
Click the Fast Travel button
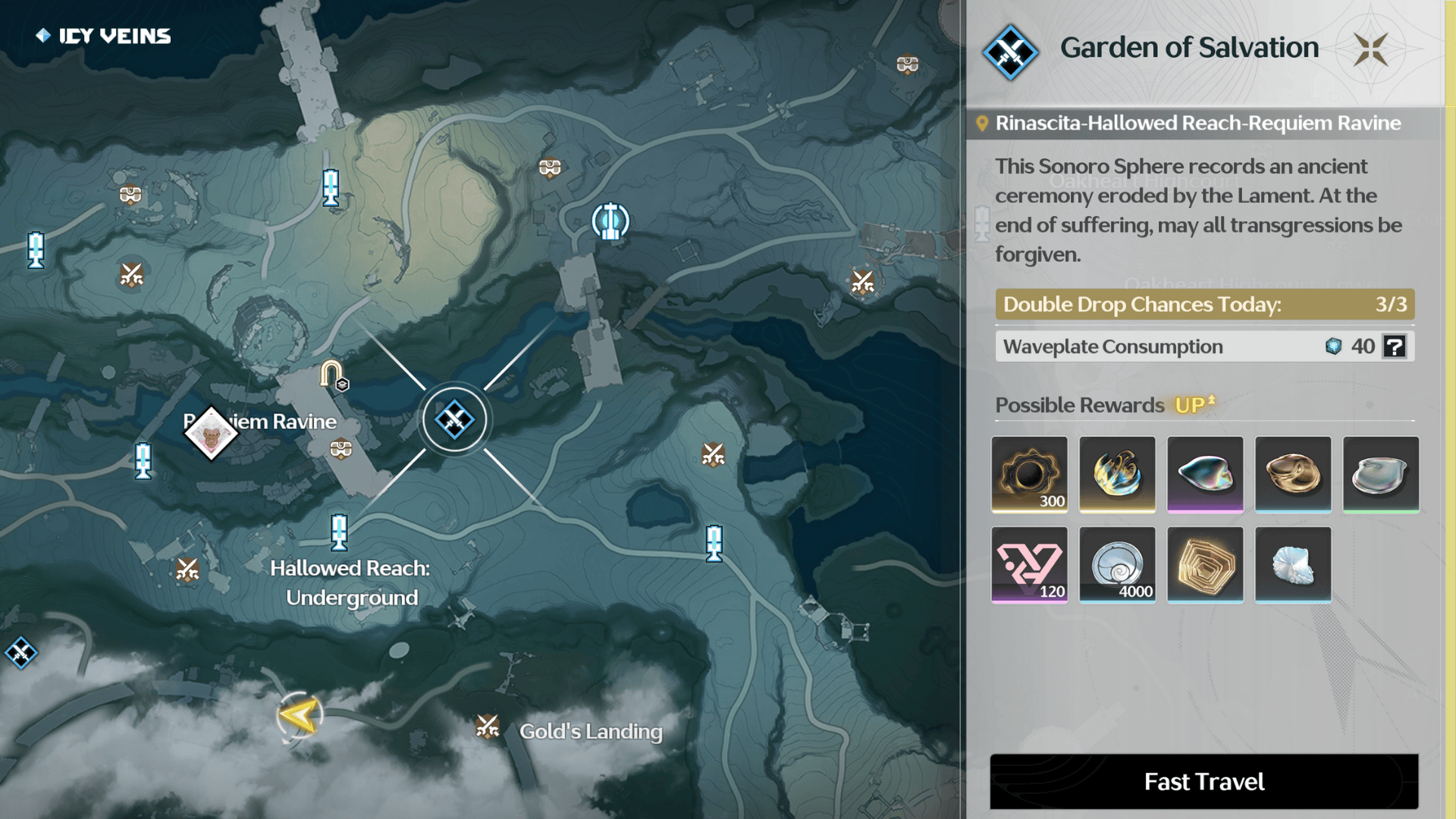click(1203, 781)
